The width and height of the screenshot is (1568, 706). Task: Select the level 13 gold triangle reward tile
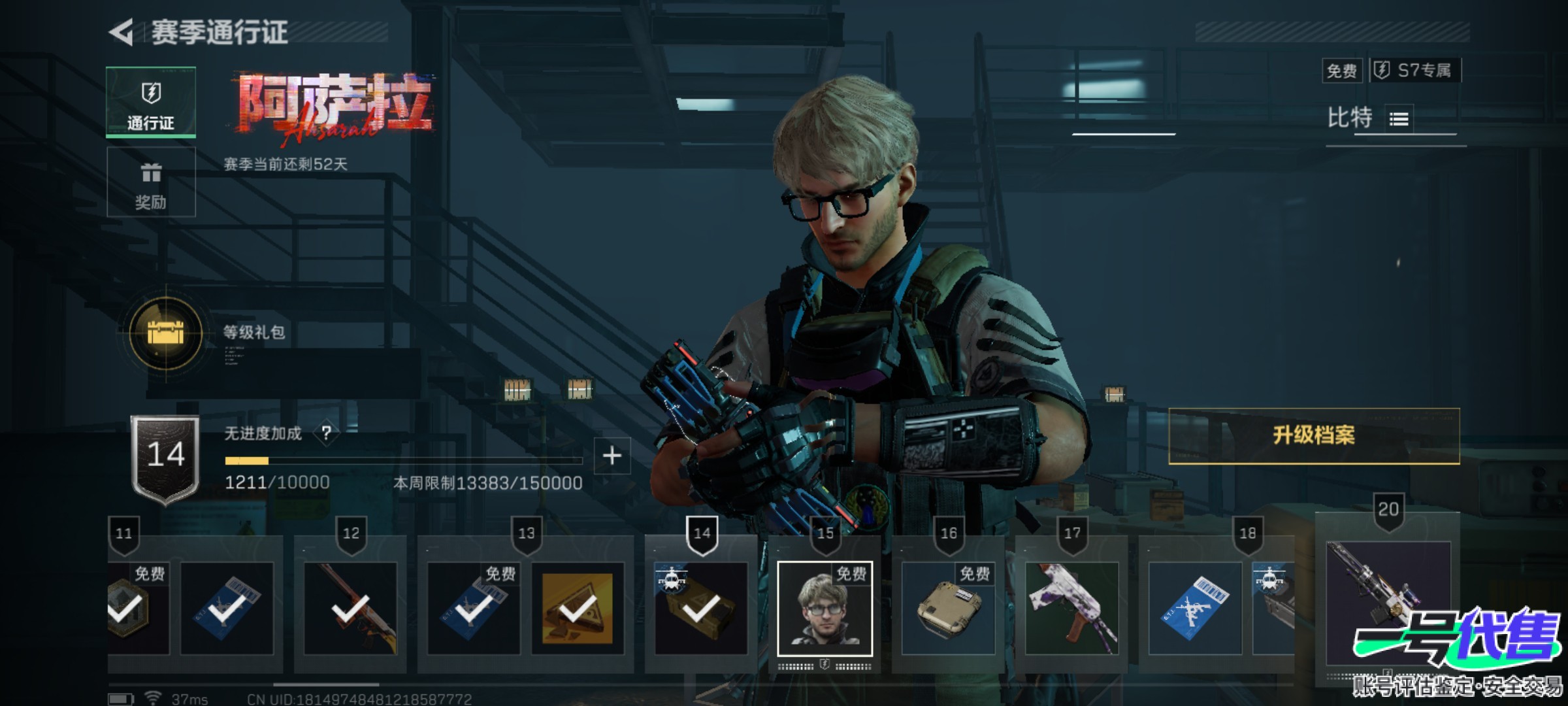[x=578, y=609]
